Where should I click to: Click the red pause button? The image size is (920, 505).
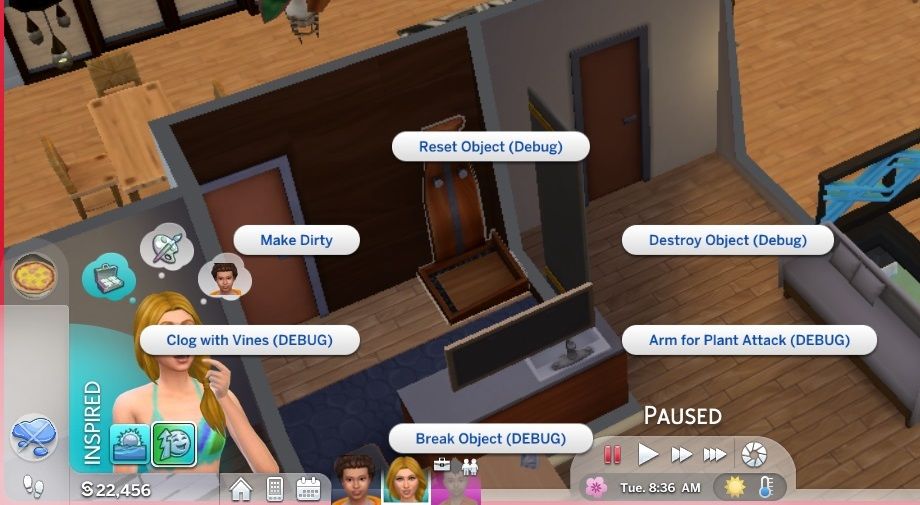click(x=613, y=455)
